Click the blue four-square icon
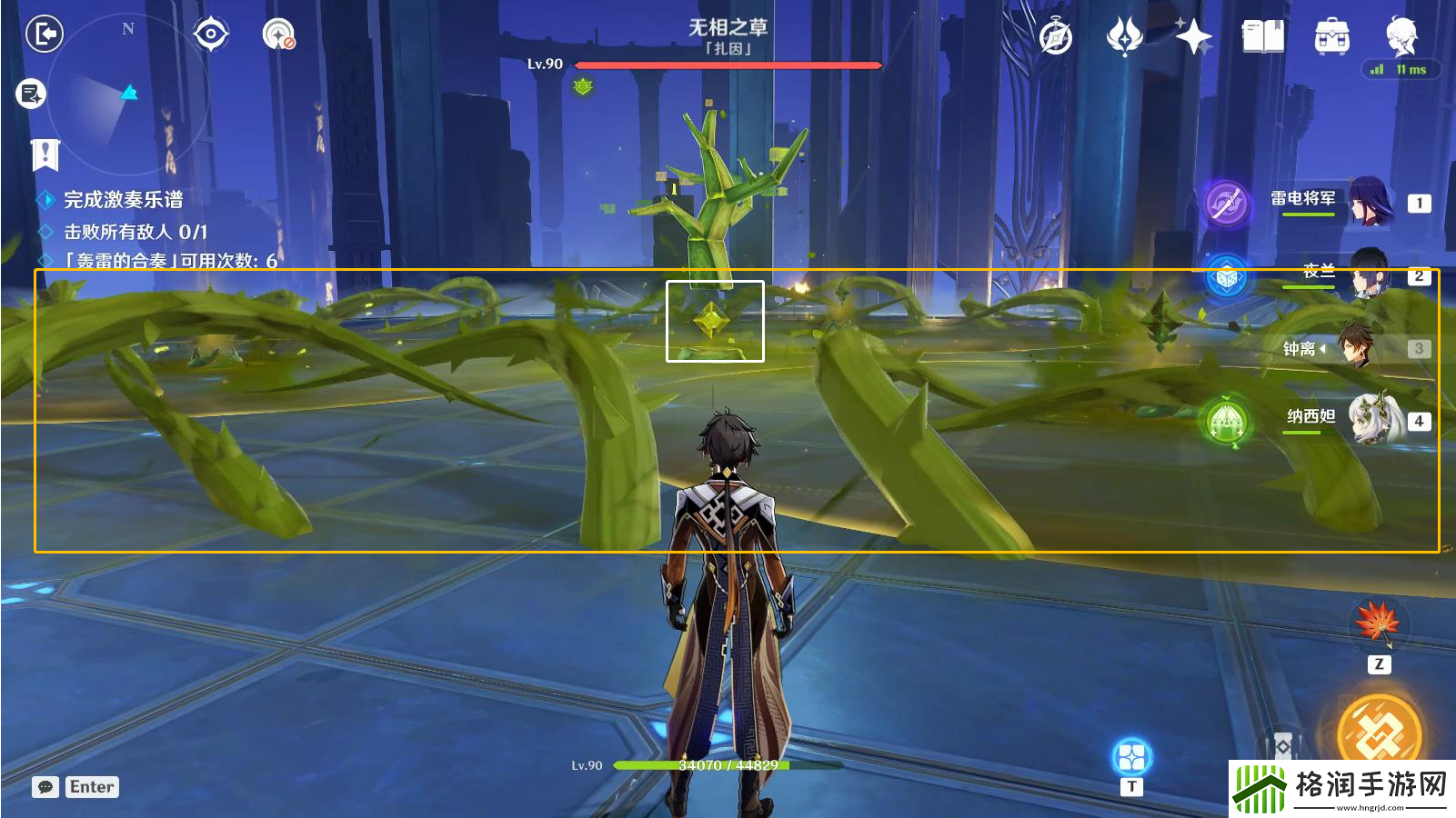The image size is (1456, 818). (x=1131, y=755)
